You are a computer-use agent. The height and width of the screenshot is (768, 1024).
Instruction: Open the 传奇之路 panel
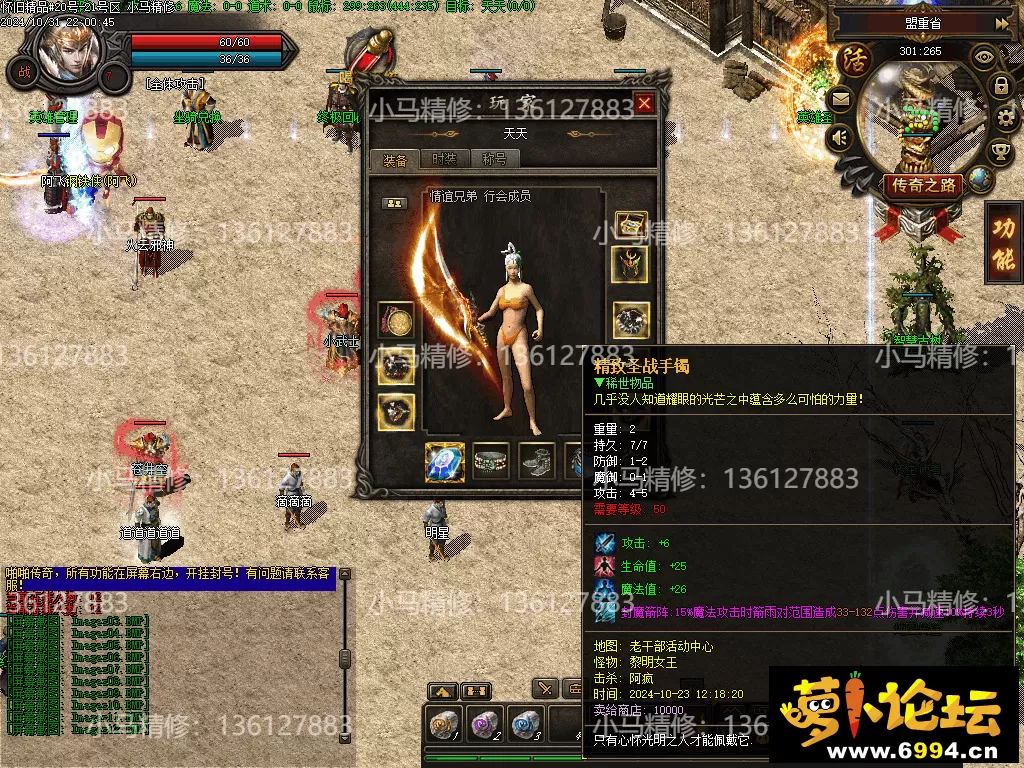922,185
